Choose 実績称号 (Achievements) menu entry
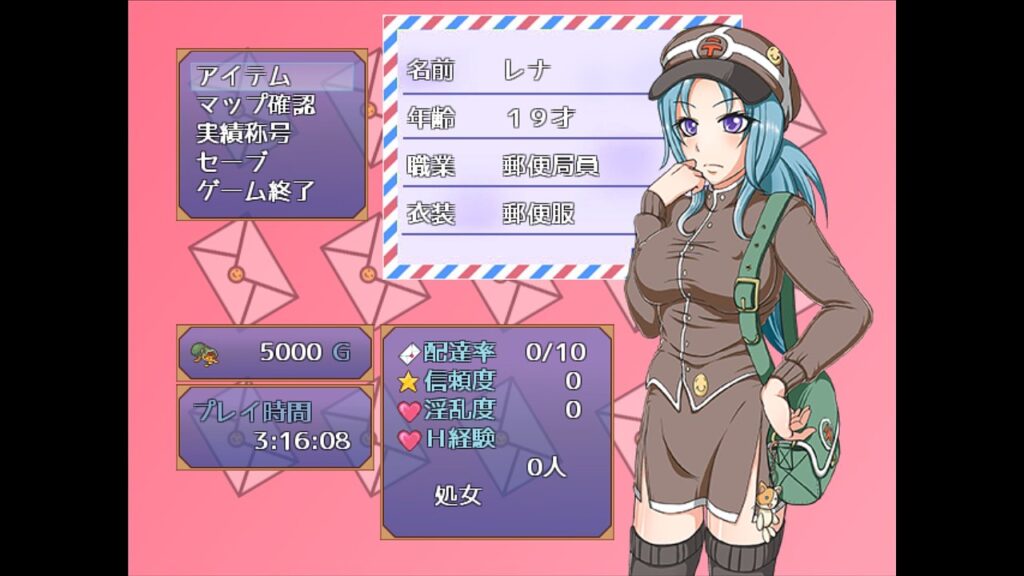The image size is (1024, 576). (243, 133)
